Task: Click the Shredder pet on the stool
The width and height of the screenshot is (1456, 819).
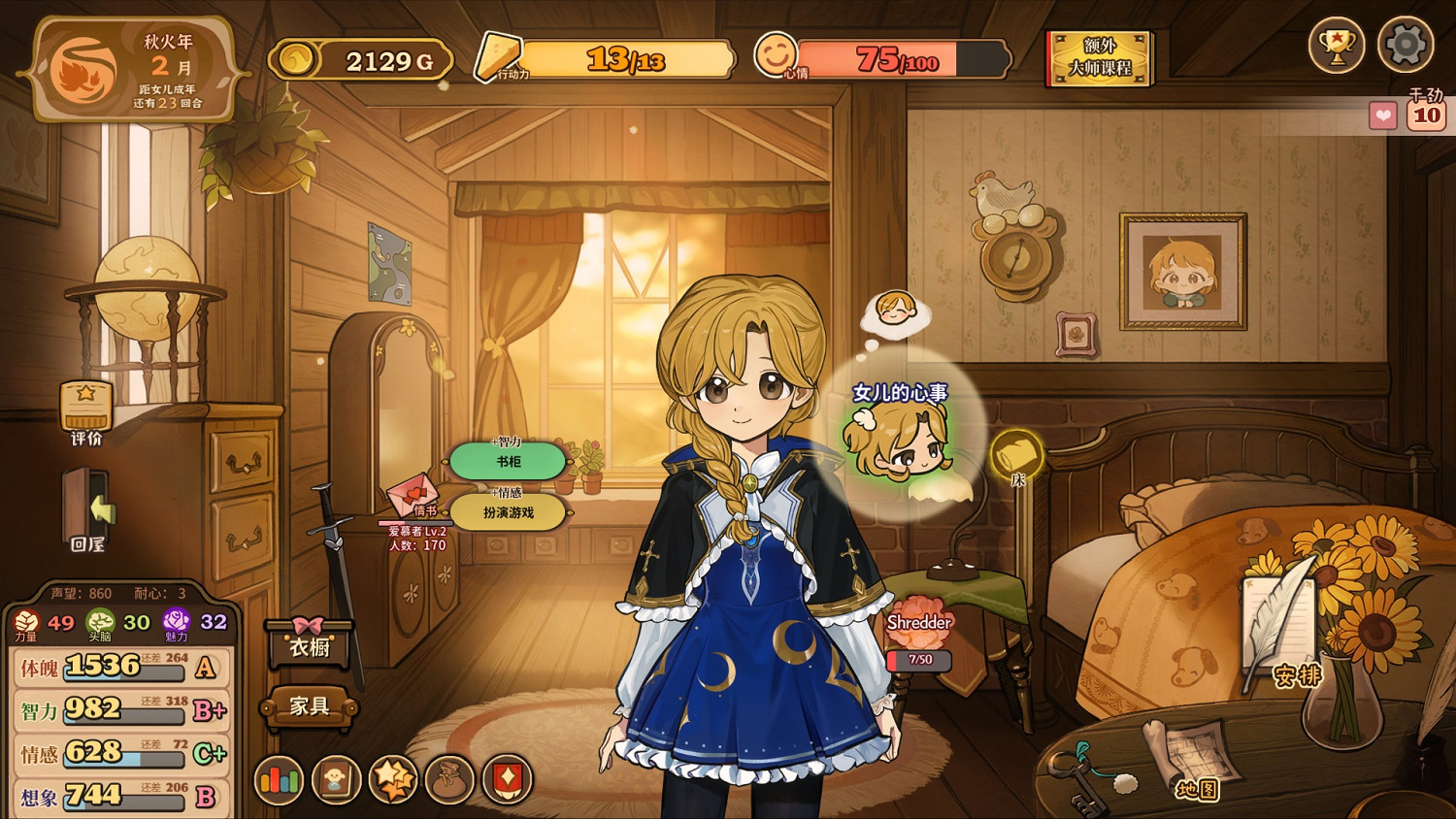Action: tap(919, 621)
